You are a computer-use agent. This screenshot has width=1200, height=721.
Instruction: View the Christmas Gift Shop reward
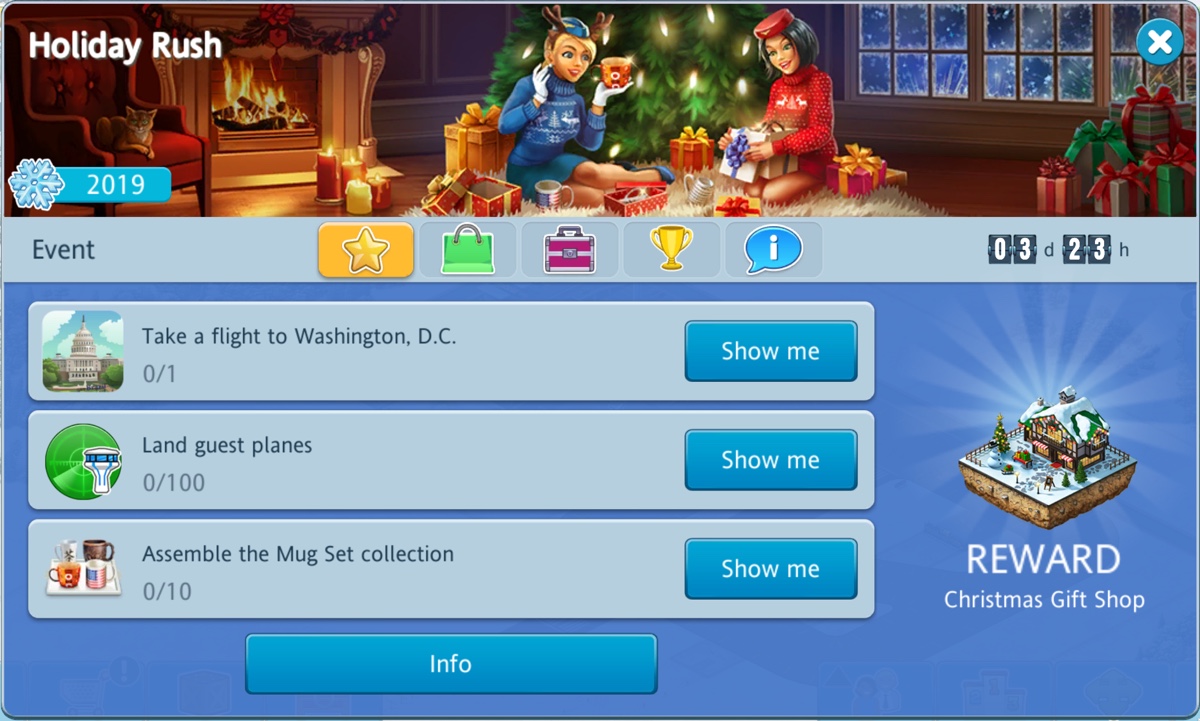(x=1044, y=458)
